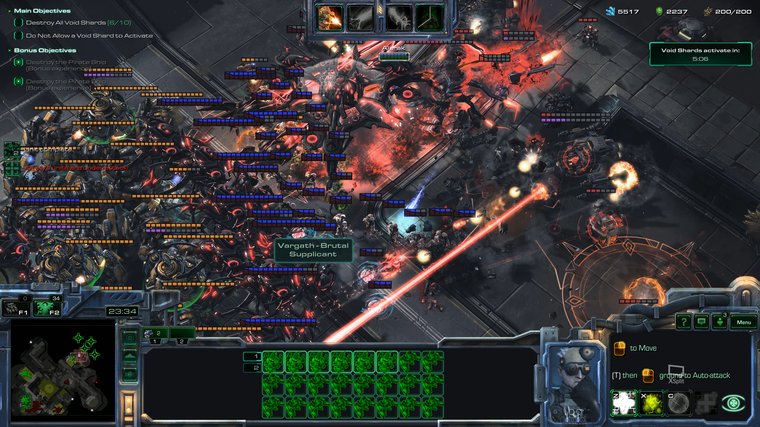Use the Z ability in command card
This screenshot has width=760, height=427.
click(x=625, y=403)
